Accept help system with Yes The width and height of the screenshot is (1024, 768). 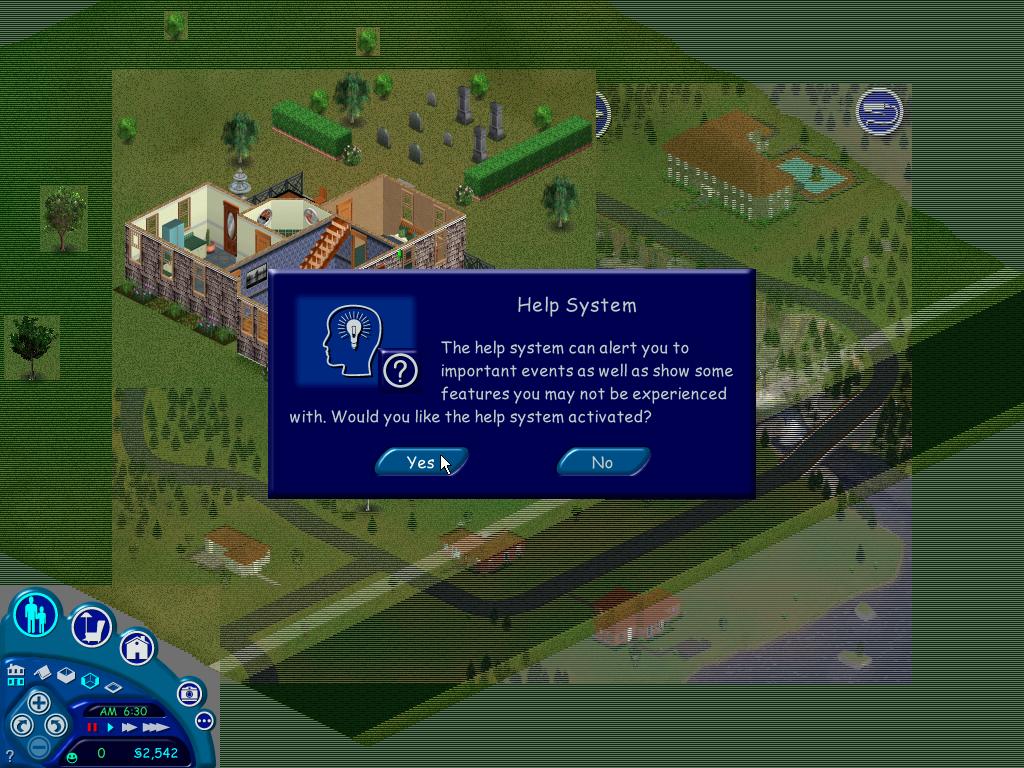(421, 462)
